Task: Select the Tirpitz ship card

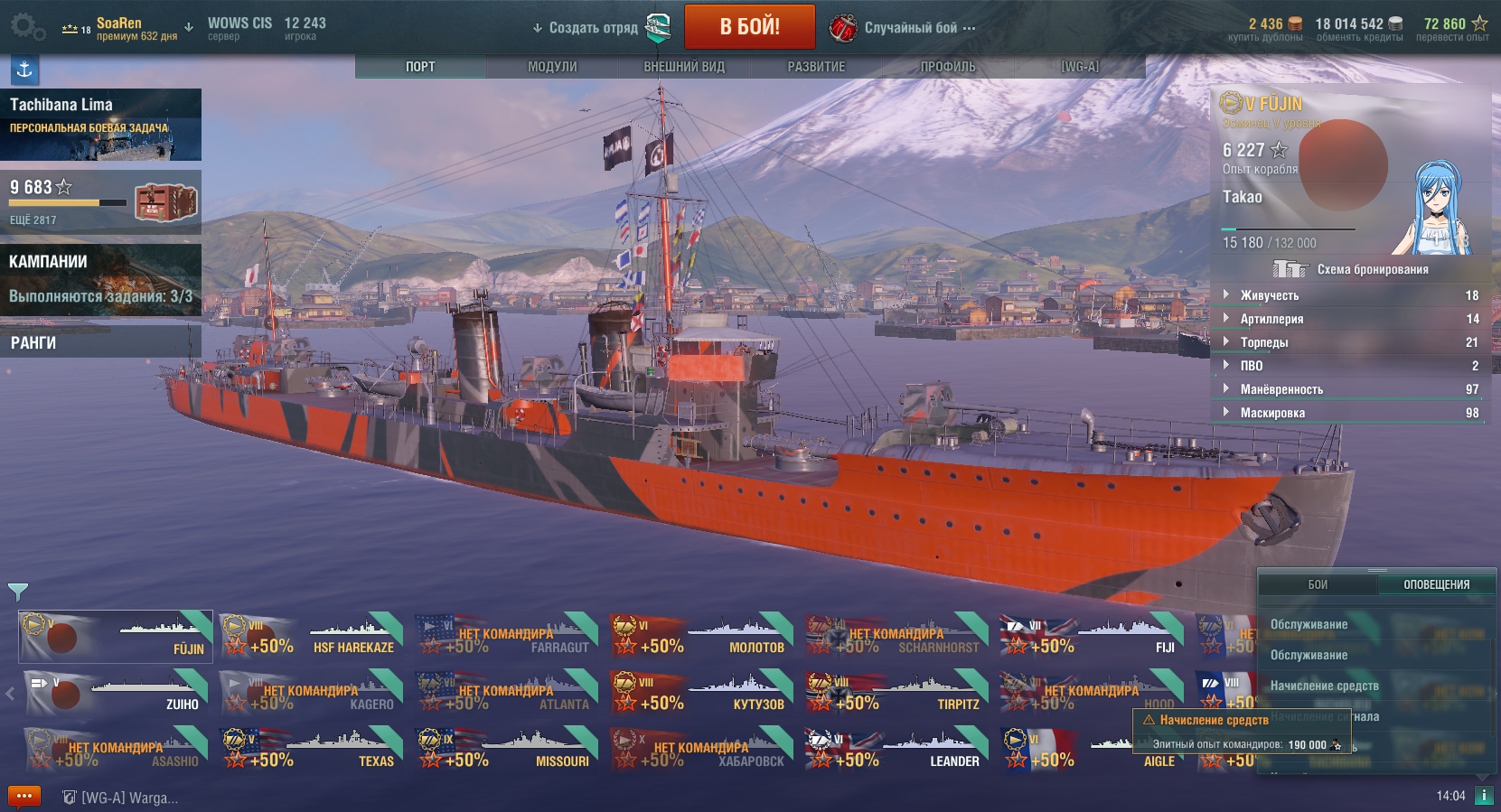Action: click(x=896, y=694)
